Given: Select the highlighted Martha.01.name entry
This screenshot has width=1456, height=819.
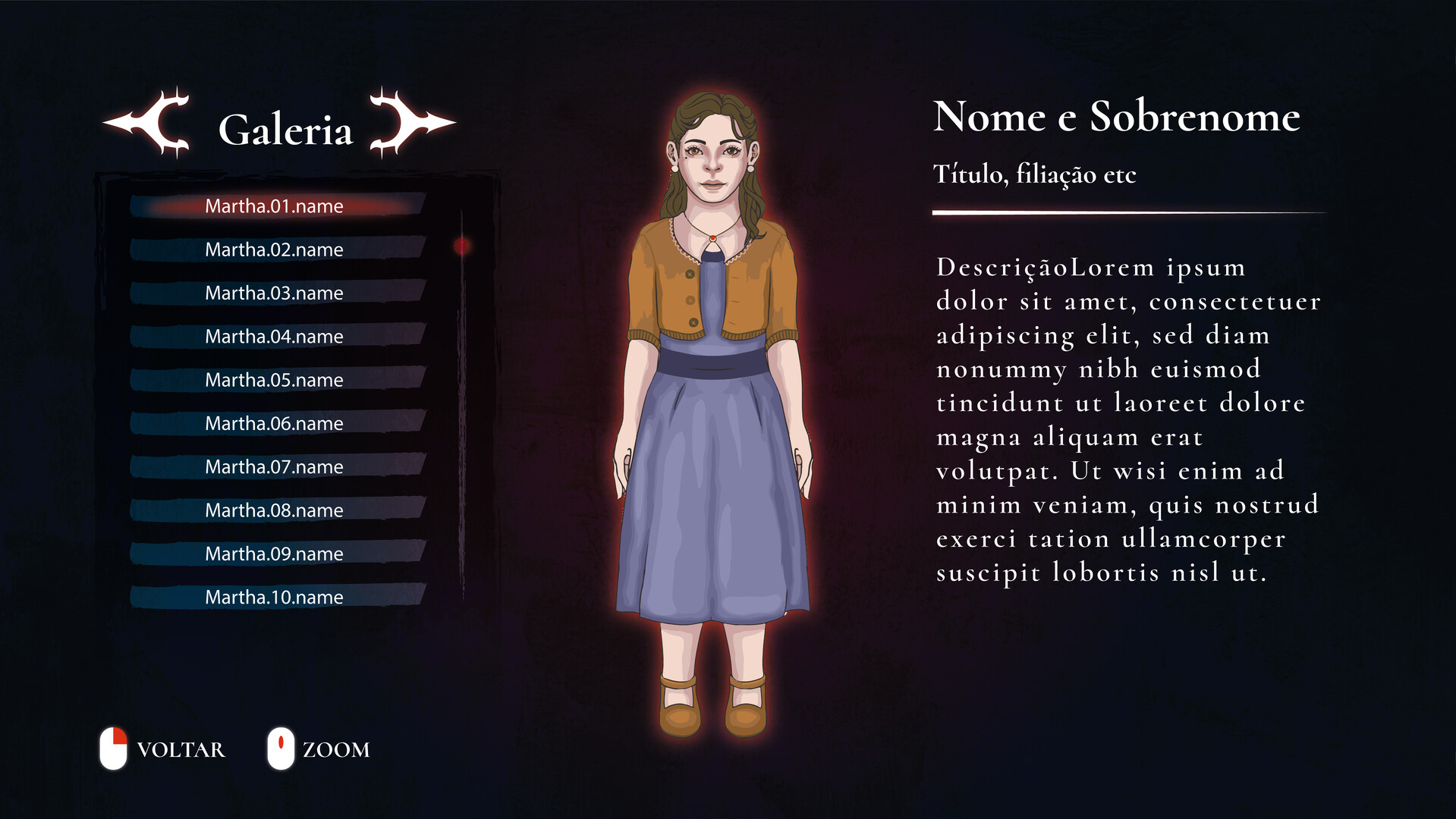Looking at the screenshot, I should point(273,206).
